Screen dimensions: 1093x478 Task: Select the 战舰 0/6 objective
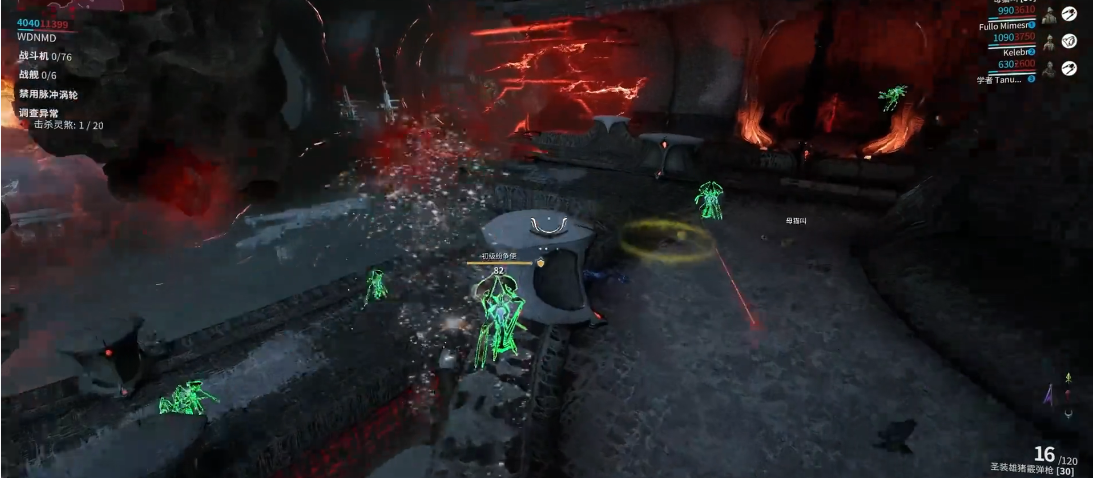point(38,75)
